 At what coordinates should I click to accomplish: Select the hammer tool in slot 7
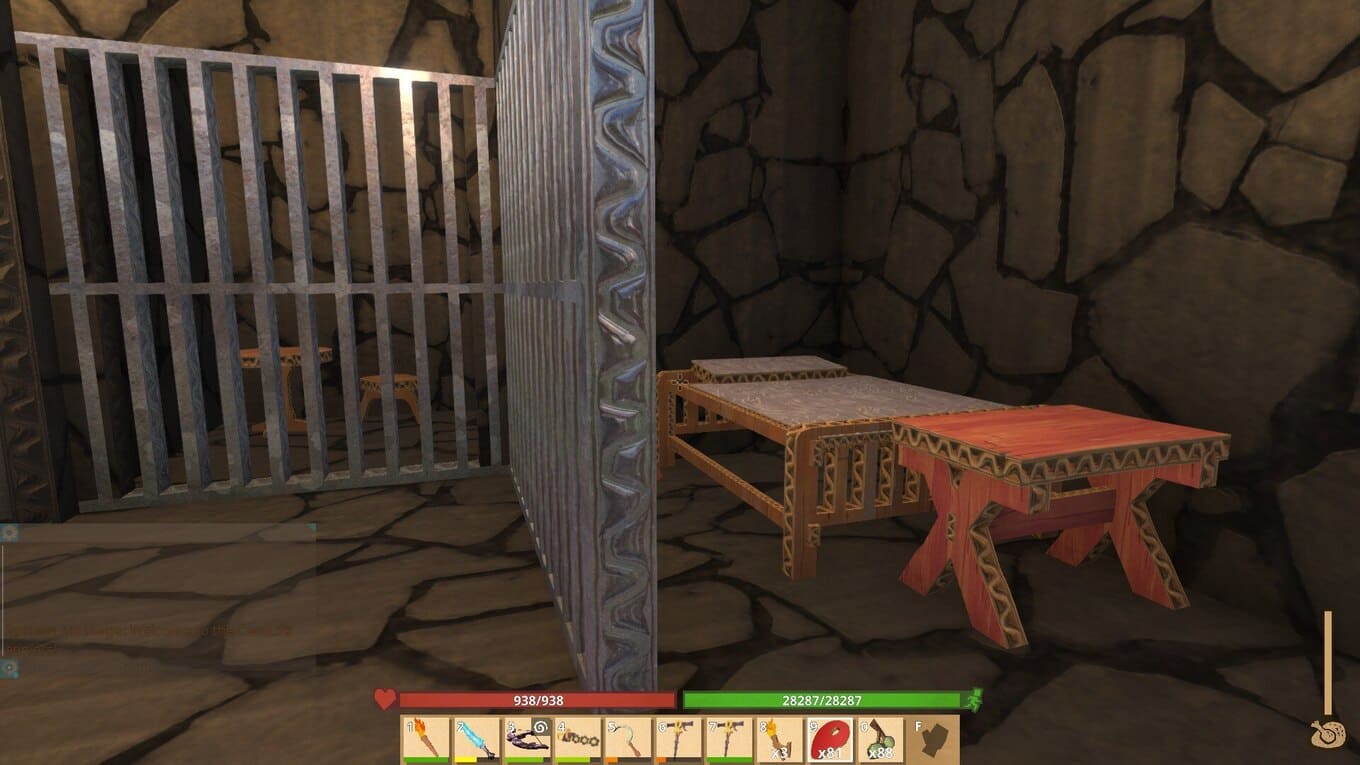click(x=732, y=740)
